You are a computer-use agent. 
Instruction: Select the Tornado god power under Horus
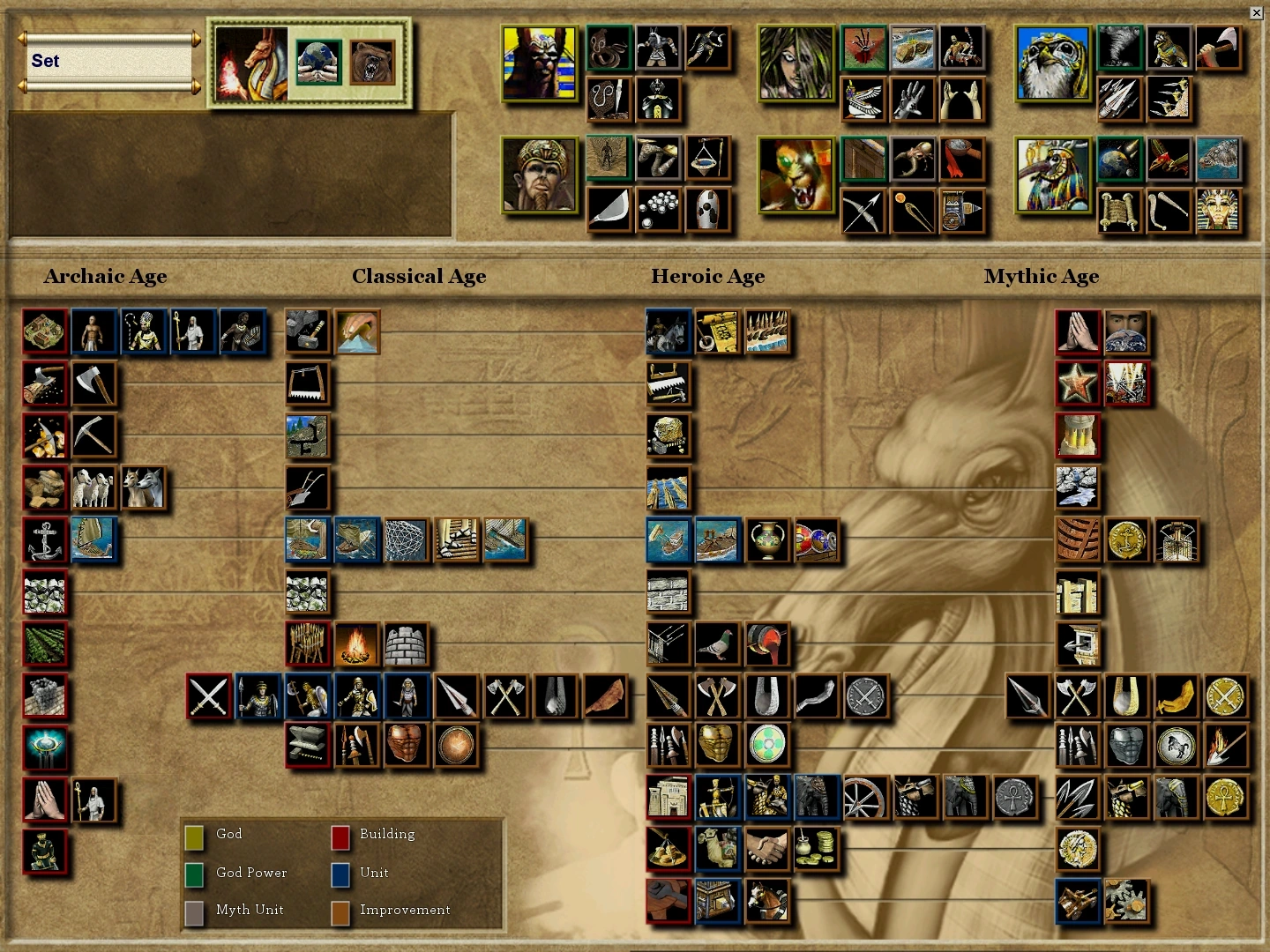pos(1118,48)
